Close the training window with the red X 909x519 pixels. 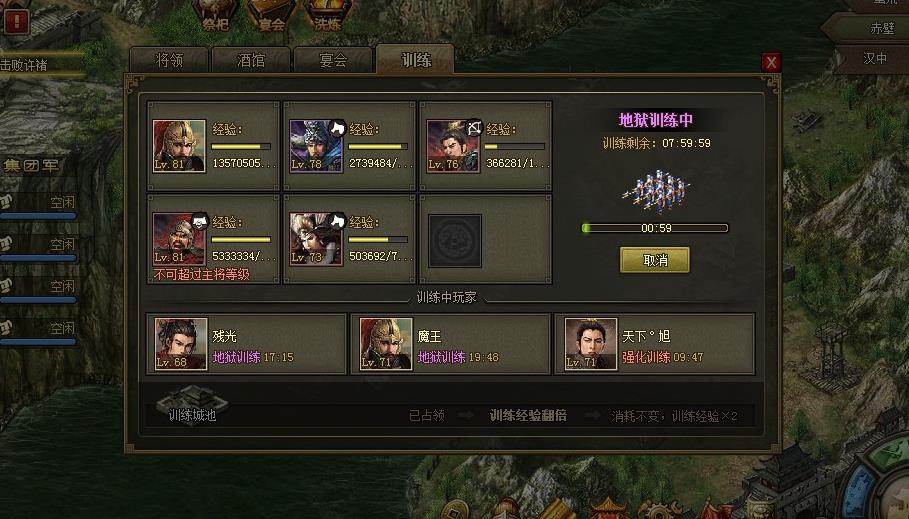770,62
